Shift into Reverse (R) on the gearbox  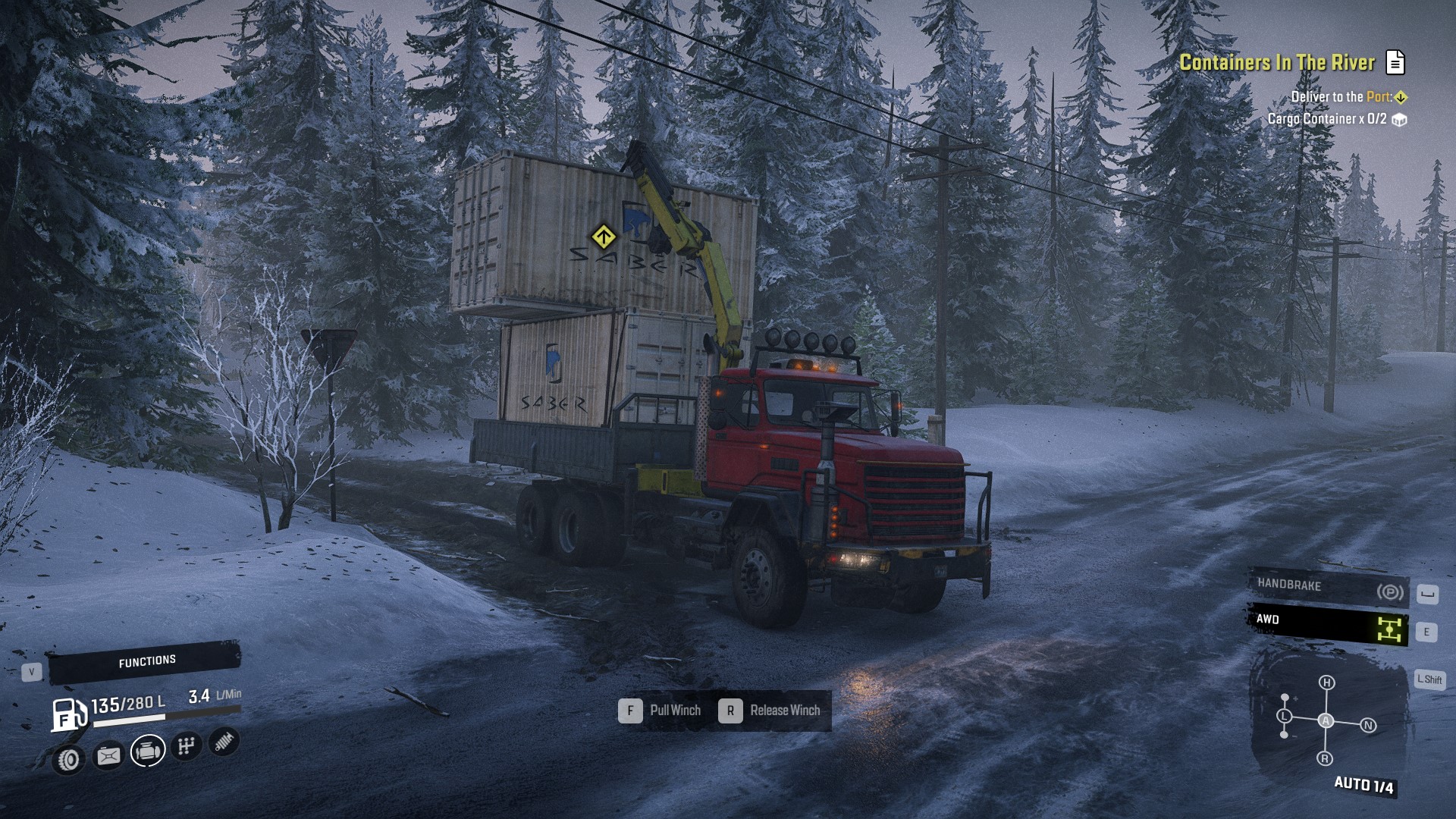1325,758
